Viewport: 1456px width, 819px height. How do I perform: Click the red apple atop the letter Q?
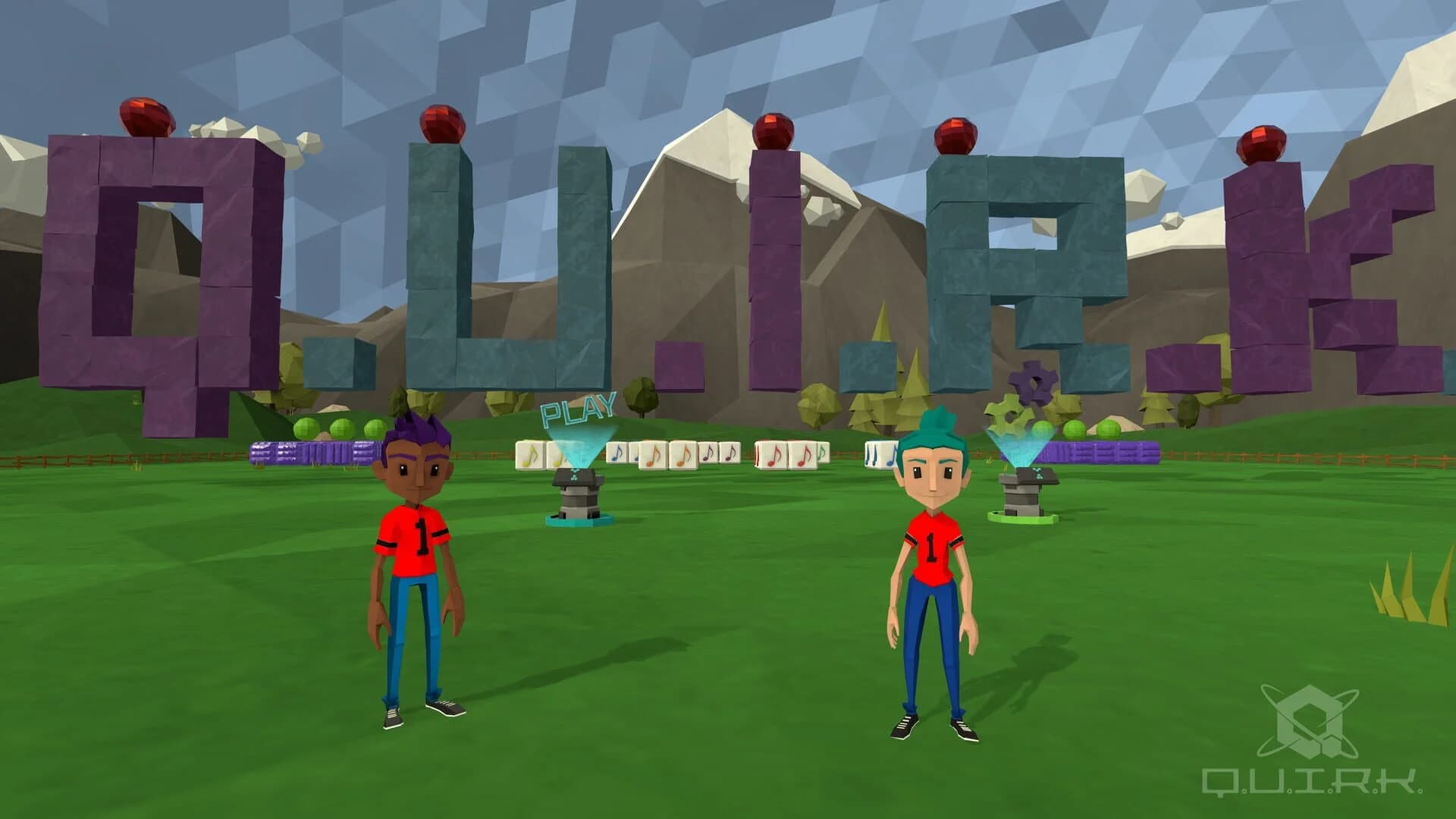pyautogui.click(x=148, y=118)
